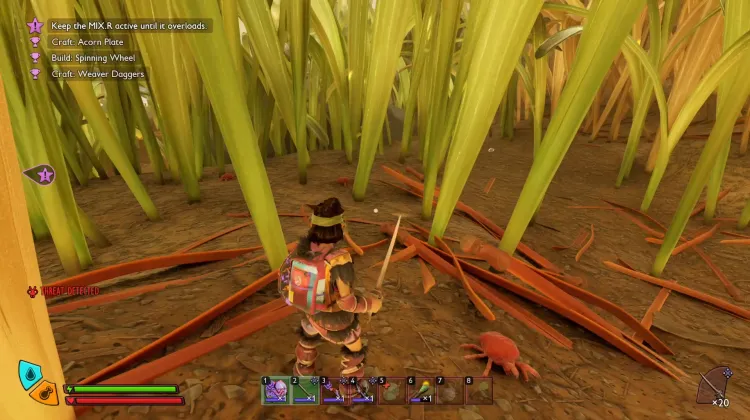Select hotbar slot 1 purple item
The width and height of the screenshot is (750, 420).
275,390
